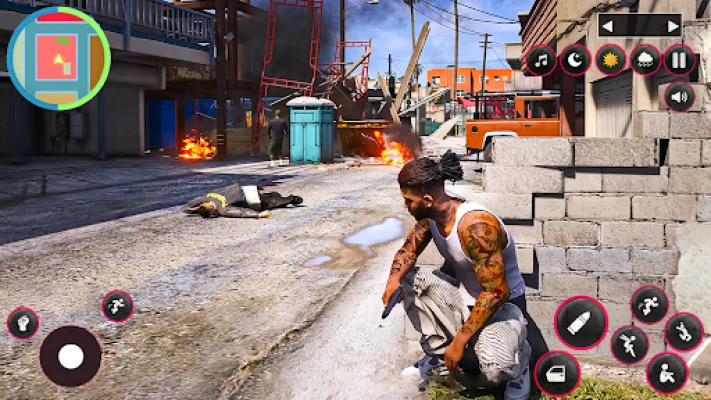The image size is (711, 400).
Task: Click the virtual joystick knob
Action: 70,356
